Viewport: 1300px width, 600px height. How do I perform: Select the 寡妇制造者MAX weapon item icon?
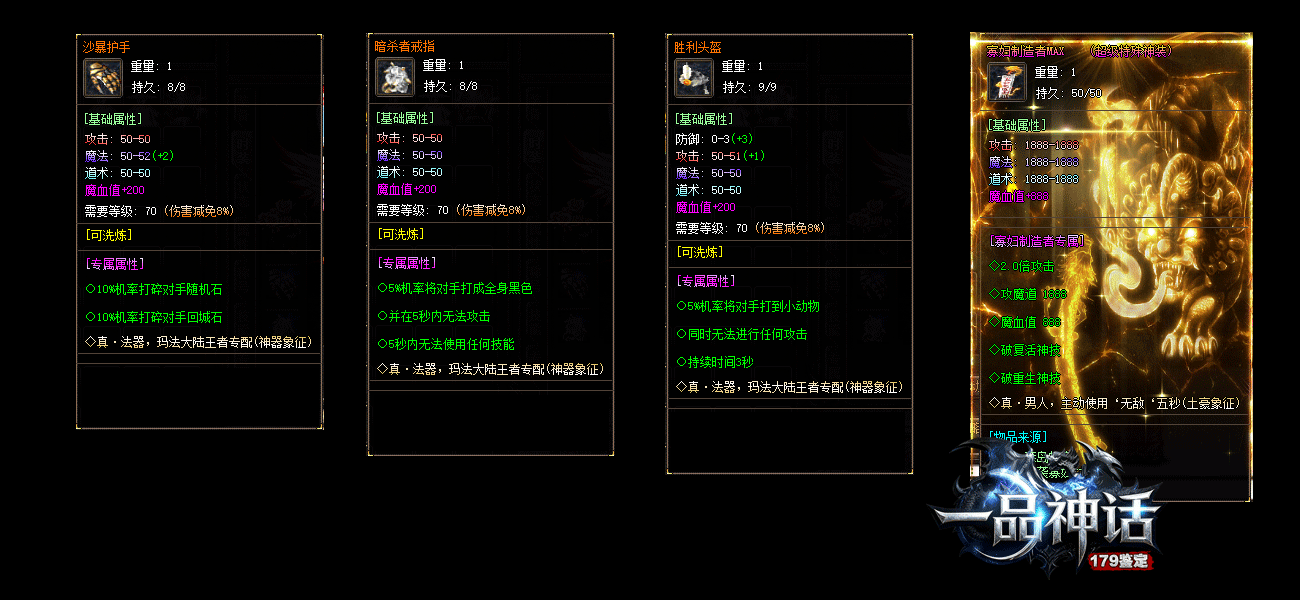coord(1007,83)
